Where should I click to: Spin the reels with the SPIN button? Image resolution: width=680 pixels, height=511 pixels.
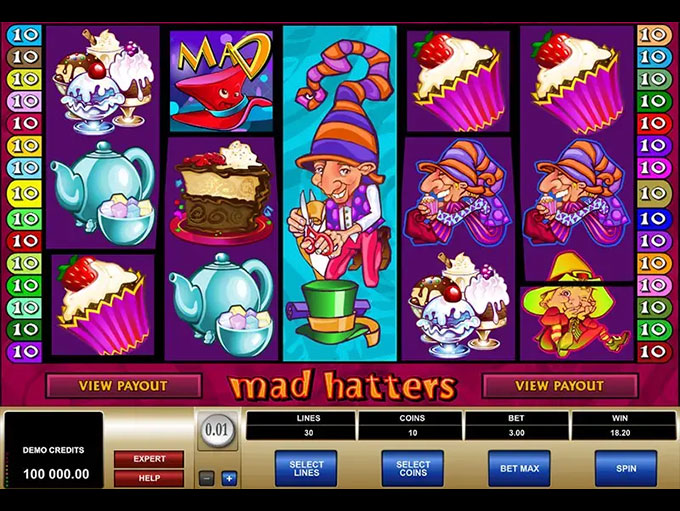[x=625, y=469]
